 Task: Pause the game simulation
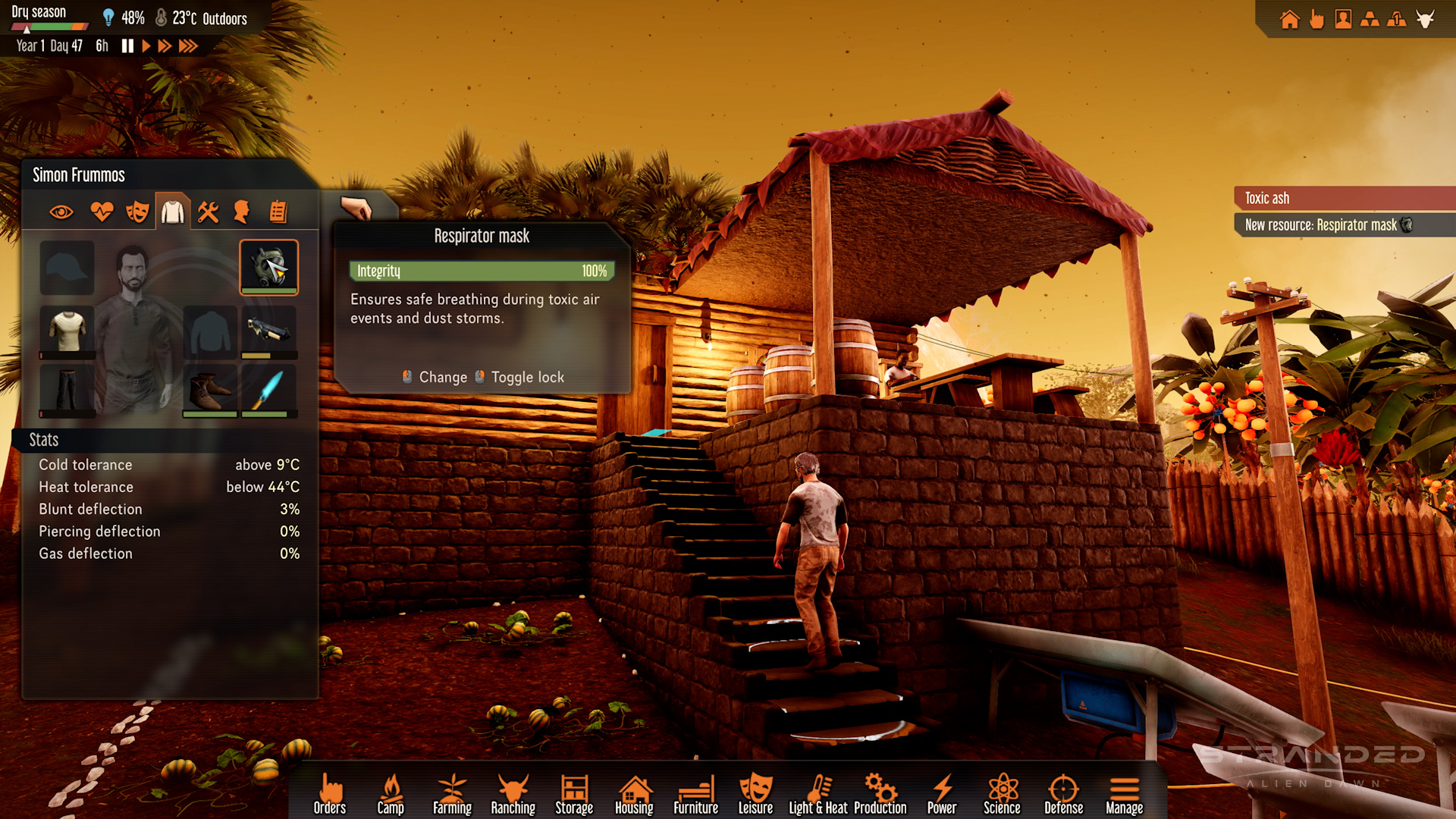pos(127,45)
